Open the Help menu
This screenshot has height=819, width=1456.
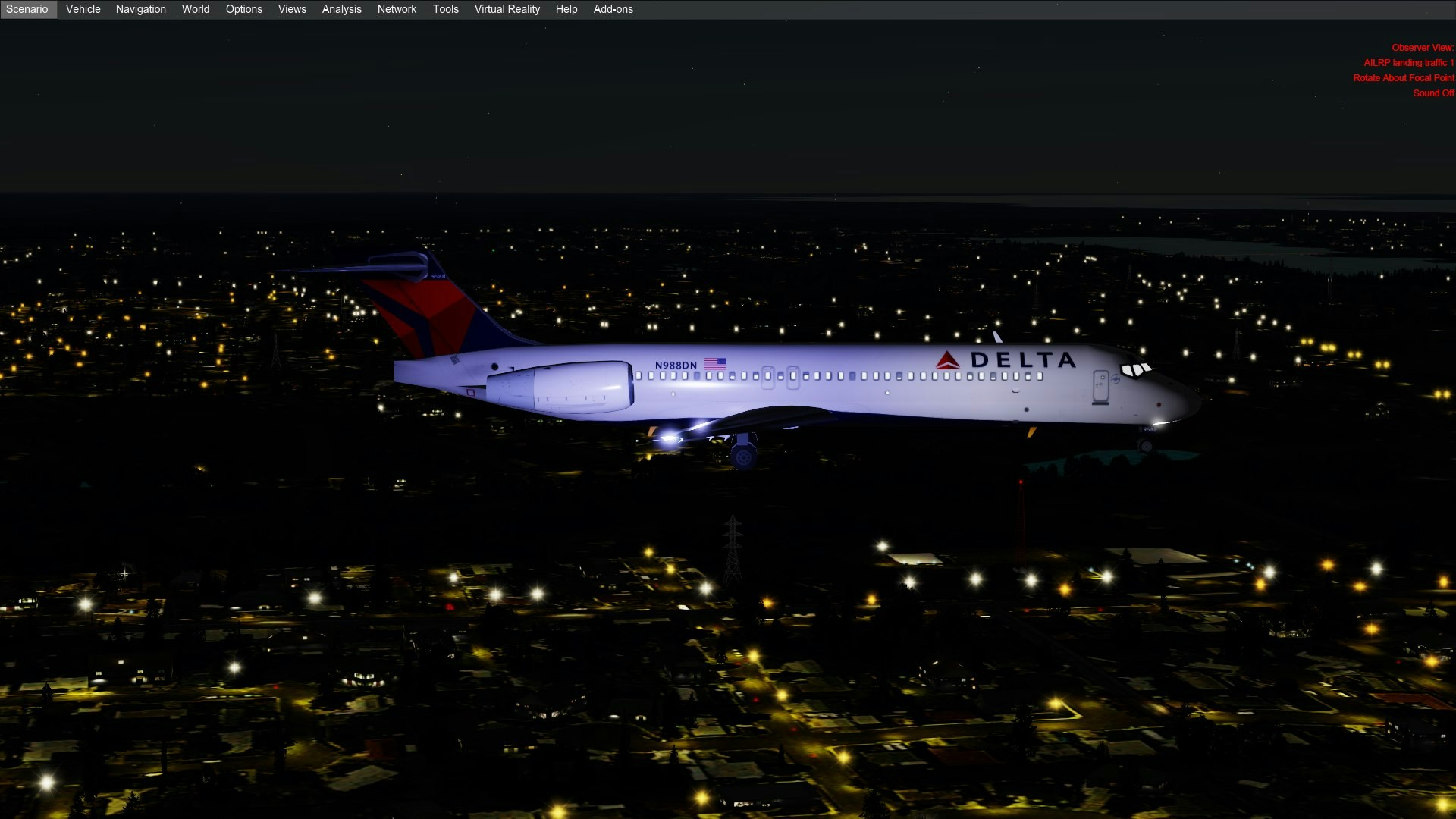tap(566, 9)
